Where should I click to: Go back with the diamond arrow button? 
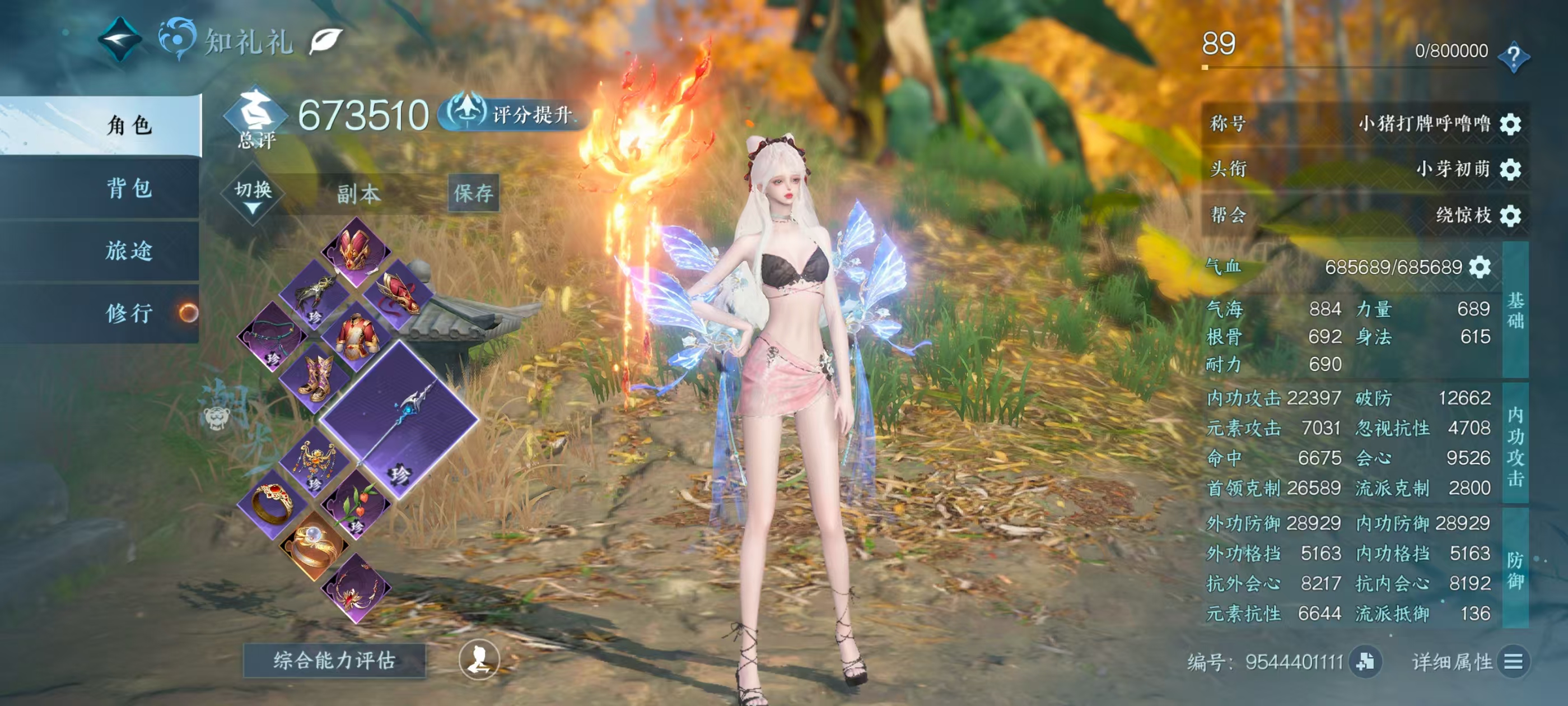(120, 40)
